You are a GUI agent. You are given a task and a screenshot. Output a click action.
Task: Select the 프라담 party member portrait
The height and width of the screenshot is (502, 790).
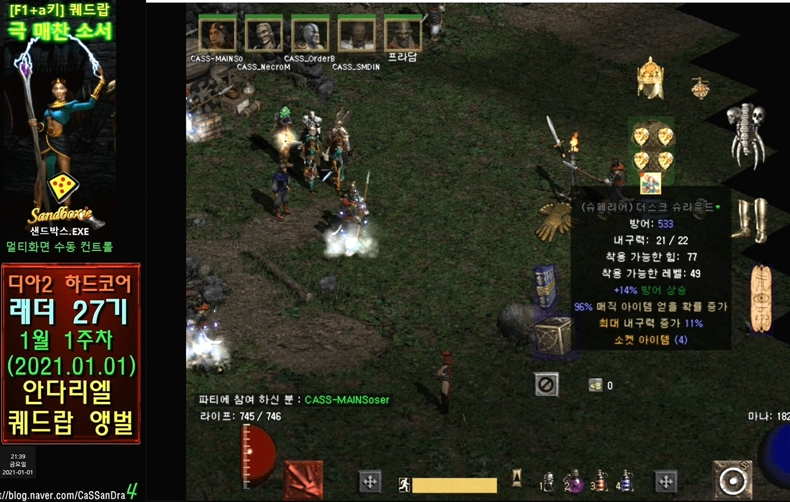click(x=403, y=33)
